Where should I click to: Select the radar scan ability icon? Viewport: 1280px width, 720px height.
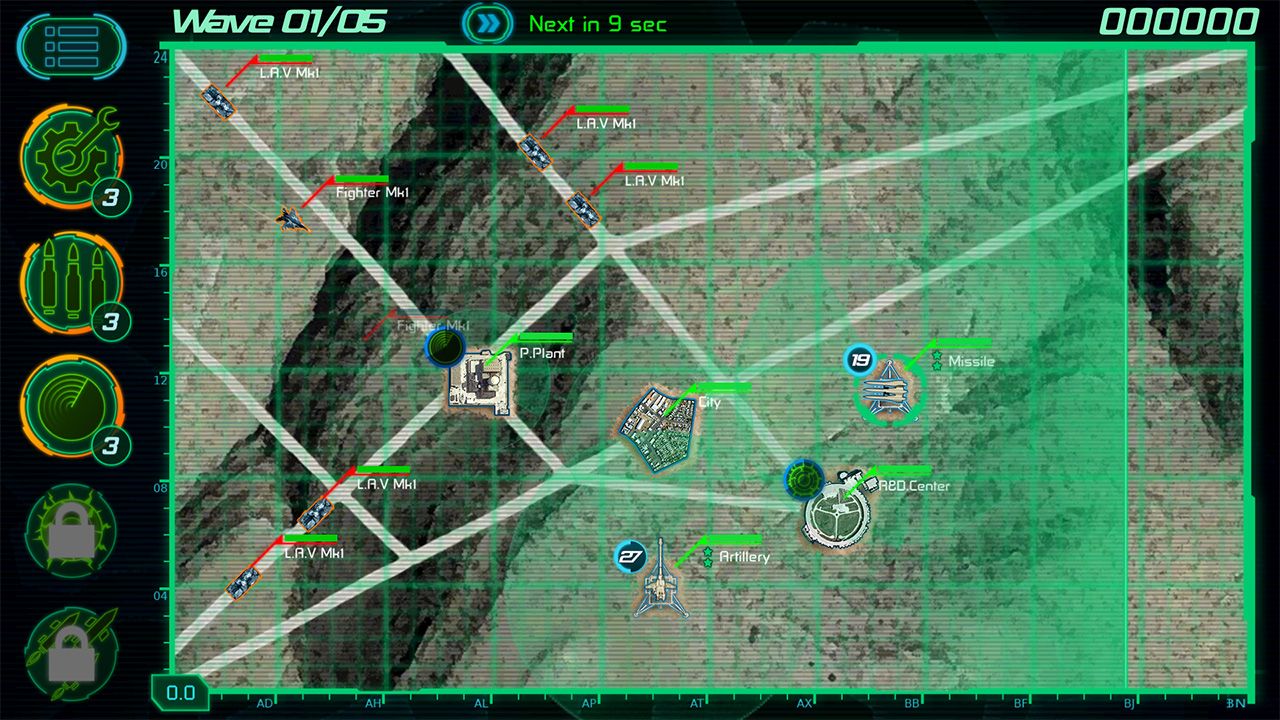point(70,410)
